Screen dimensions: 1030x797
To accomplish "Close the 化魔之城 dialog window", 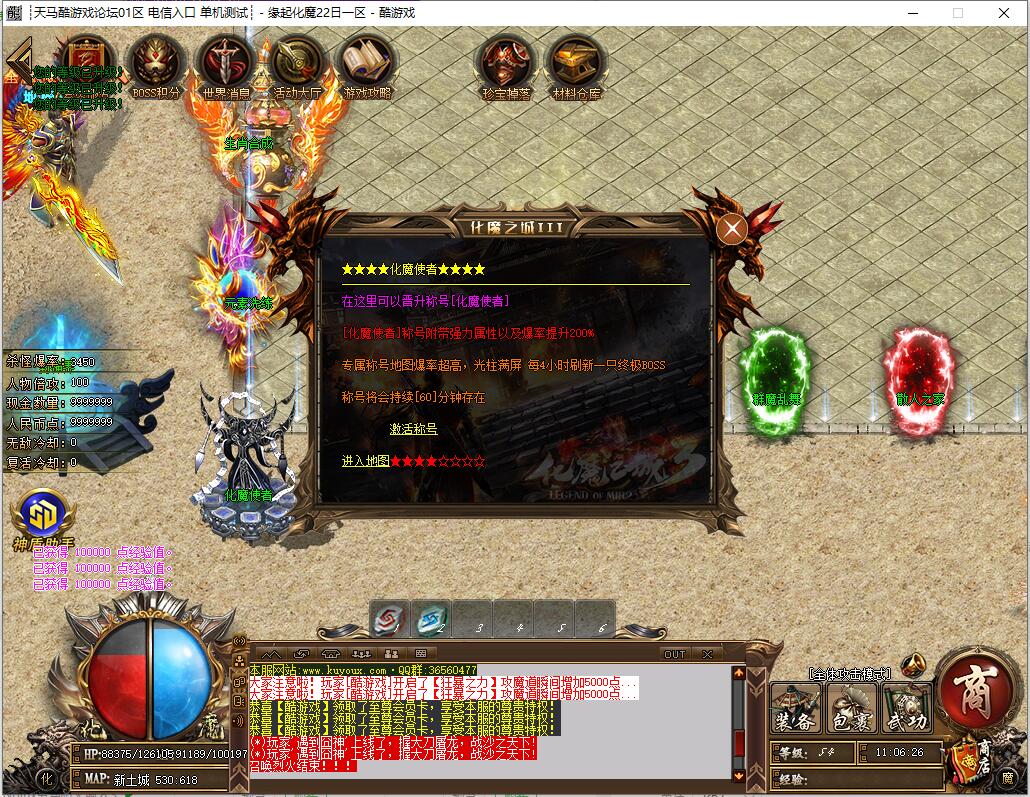I will [x=732, y=229].
